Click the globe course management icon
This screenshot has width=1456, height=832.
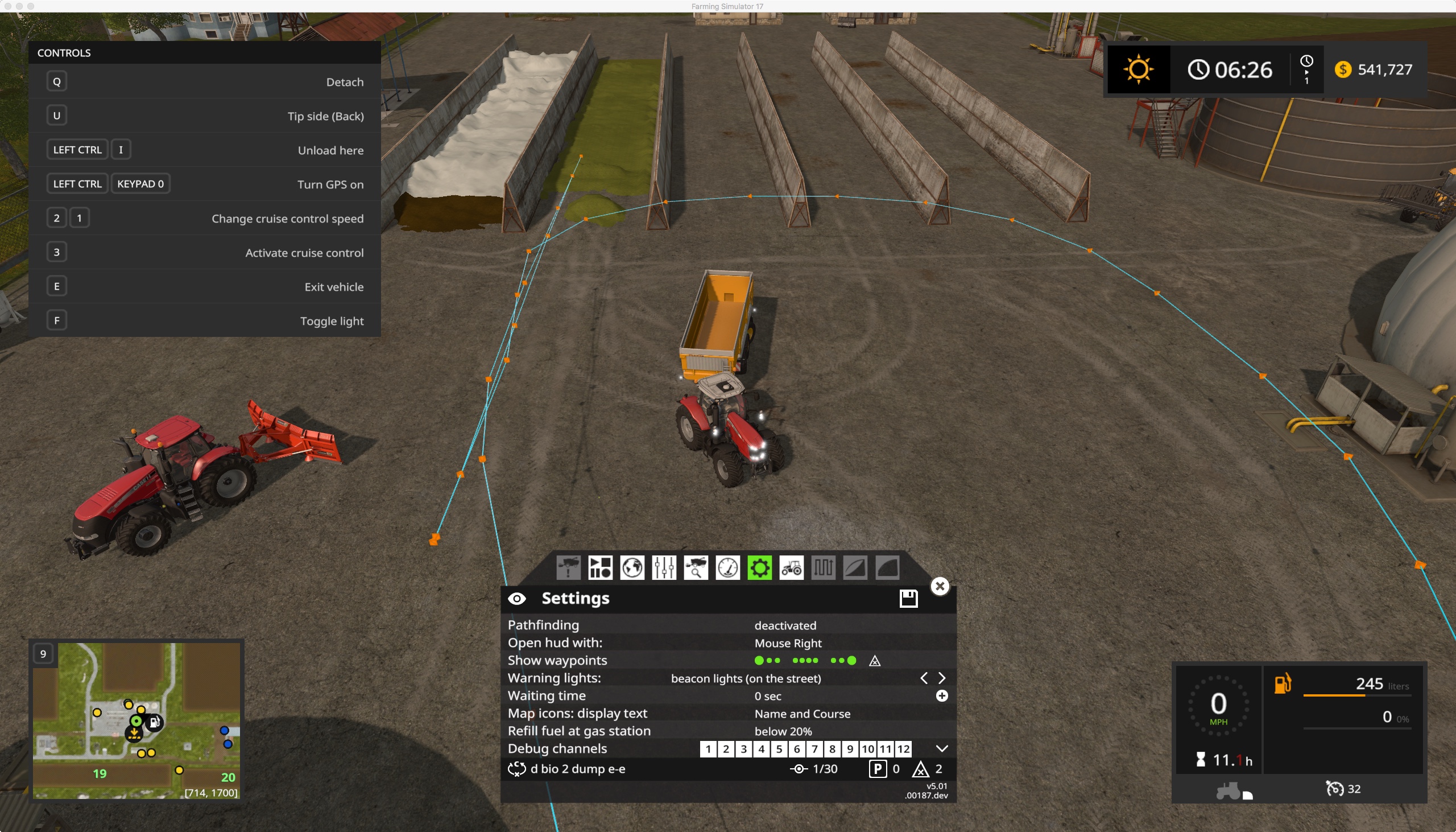tap(632, 567)
